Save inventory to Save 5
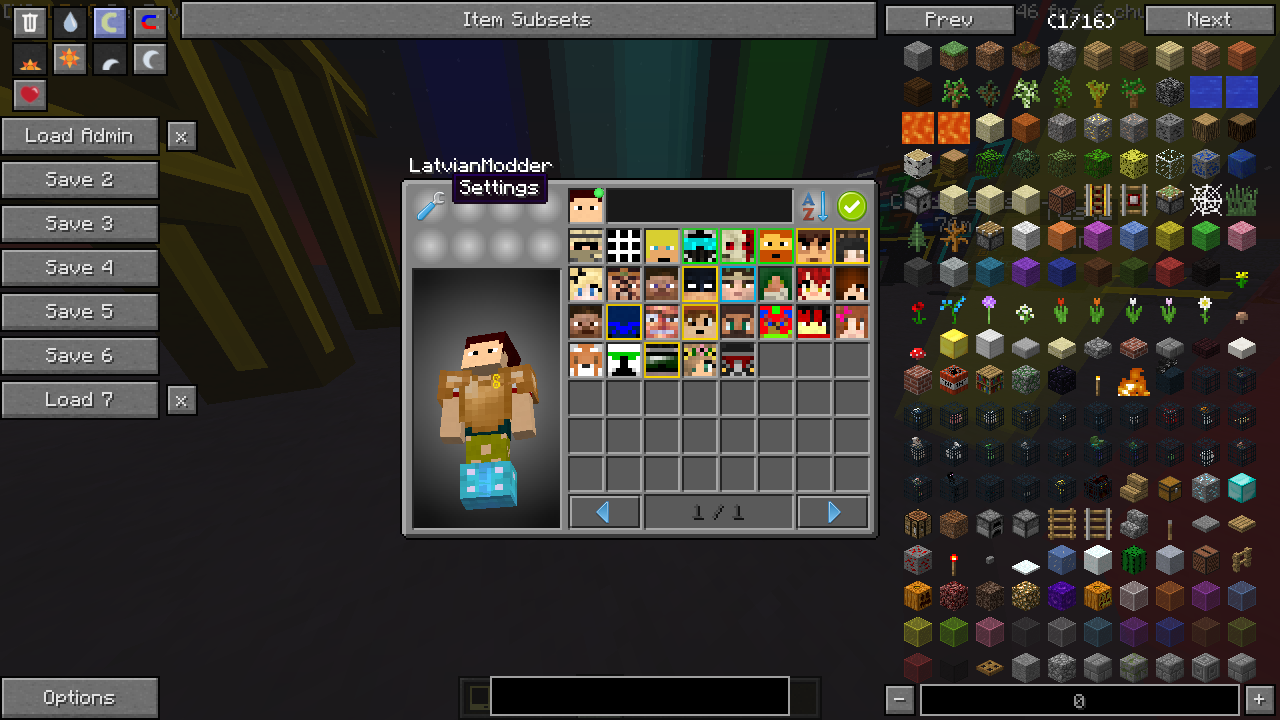Viewport: 1280px width, 720px height. [x=80, y=312]
